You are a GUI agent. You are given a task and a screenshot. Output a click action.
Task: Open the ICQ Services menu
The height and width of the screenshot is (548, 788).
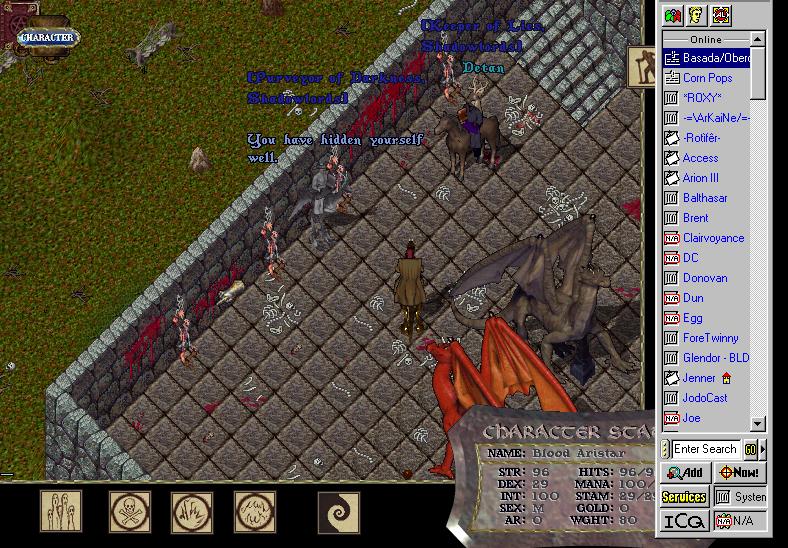pyautogui.click(x=685, y=496)
